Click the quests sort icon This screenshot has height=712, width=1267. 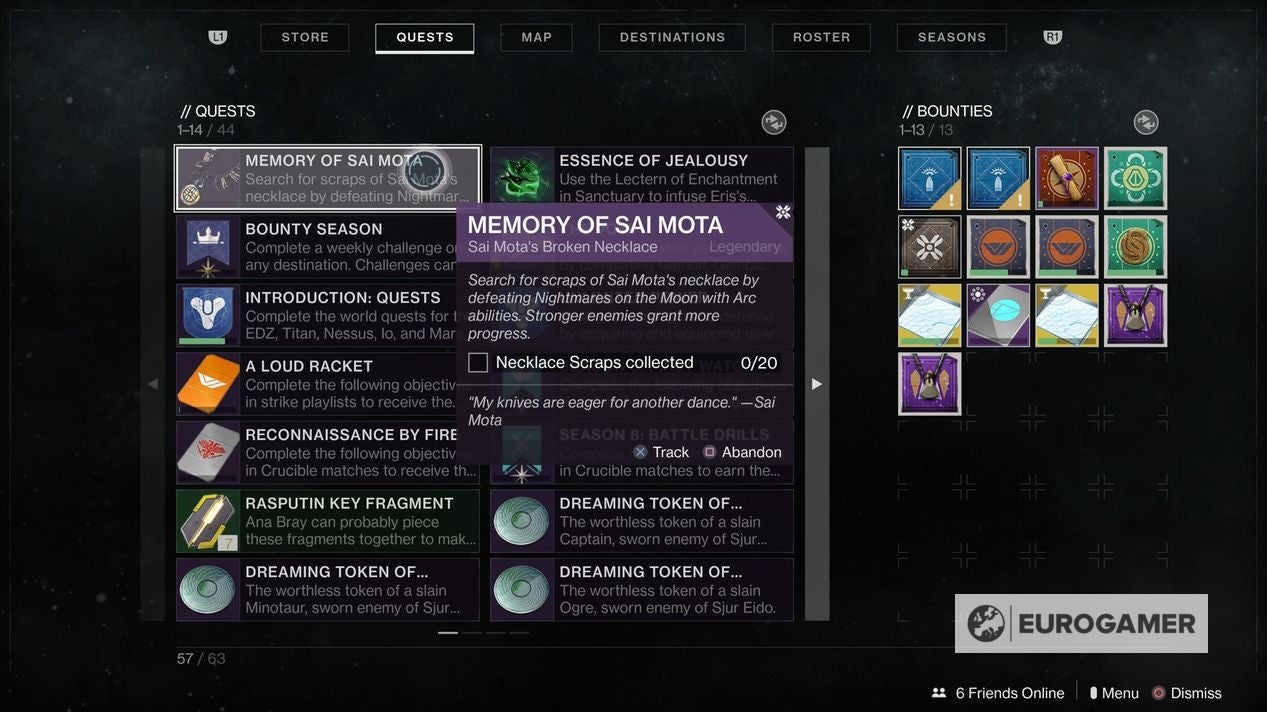[x=774, y=122]
